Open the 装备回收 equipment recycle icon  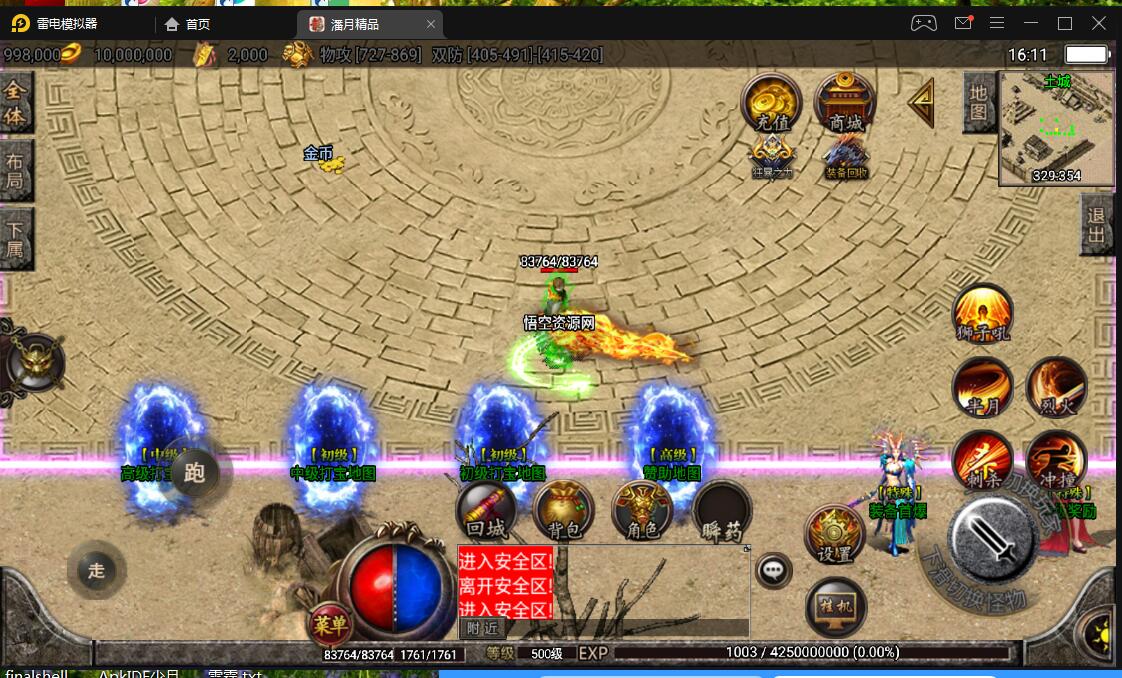[846, 157]
